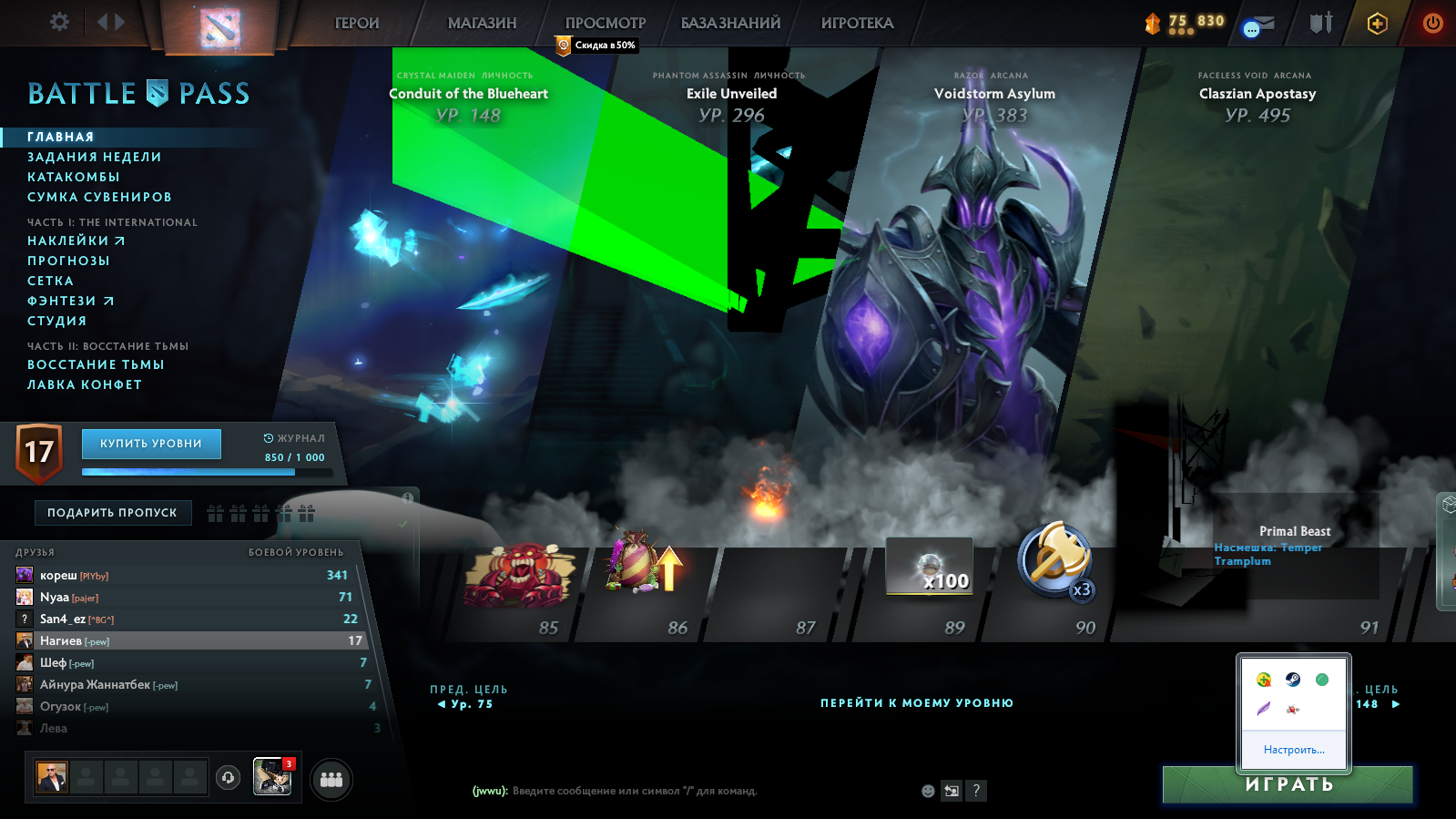Image resolution: width=1456 pixels, height=819 pixels.
Task: Click the ПОДАРИТЬ ПРОПУСК button
Action: [112, 512]
